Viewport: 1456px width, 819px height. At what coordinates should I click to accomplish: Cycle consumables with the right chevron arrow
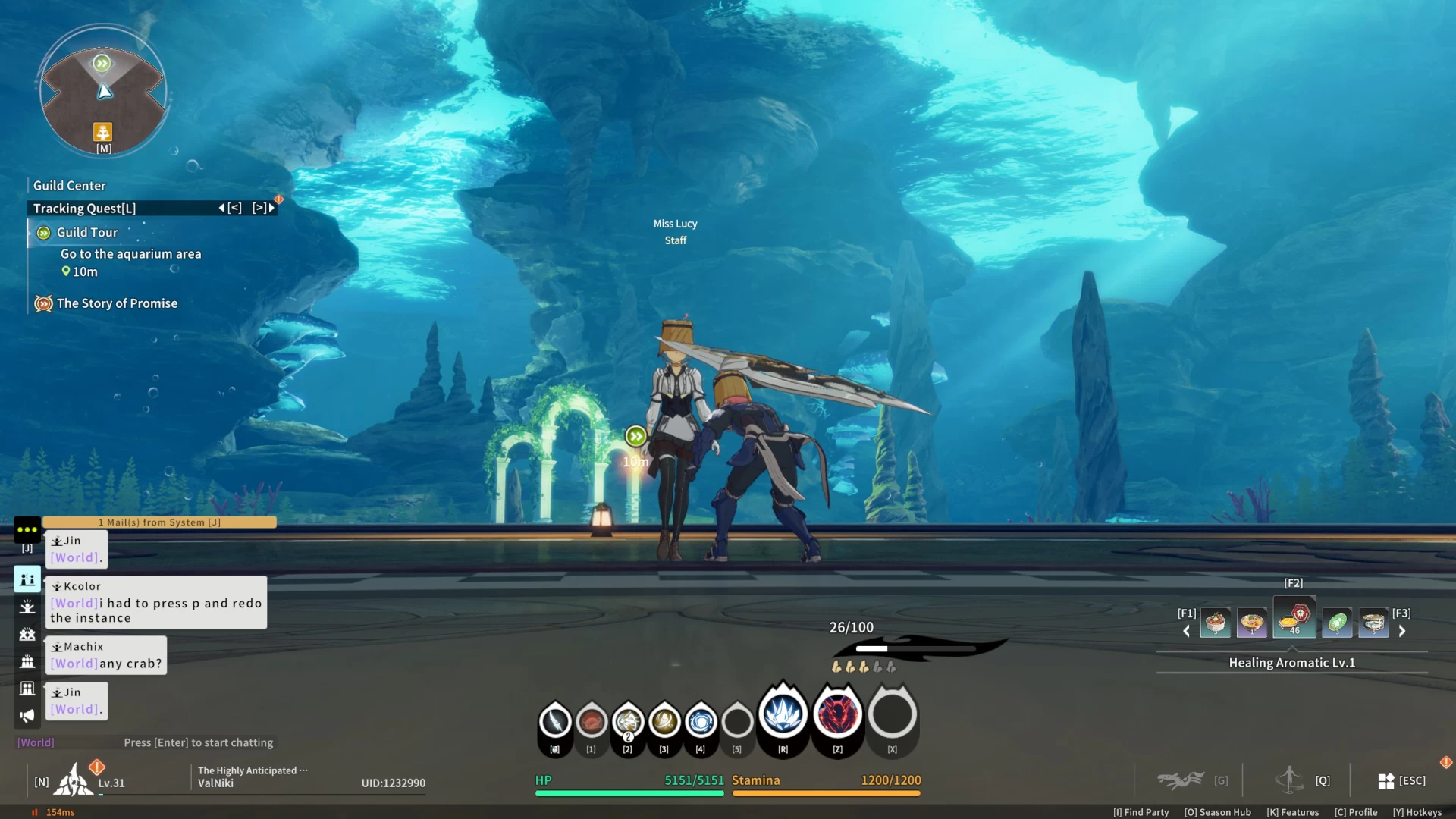coord(1402,631)
